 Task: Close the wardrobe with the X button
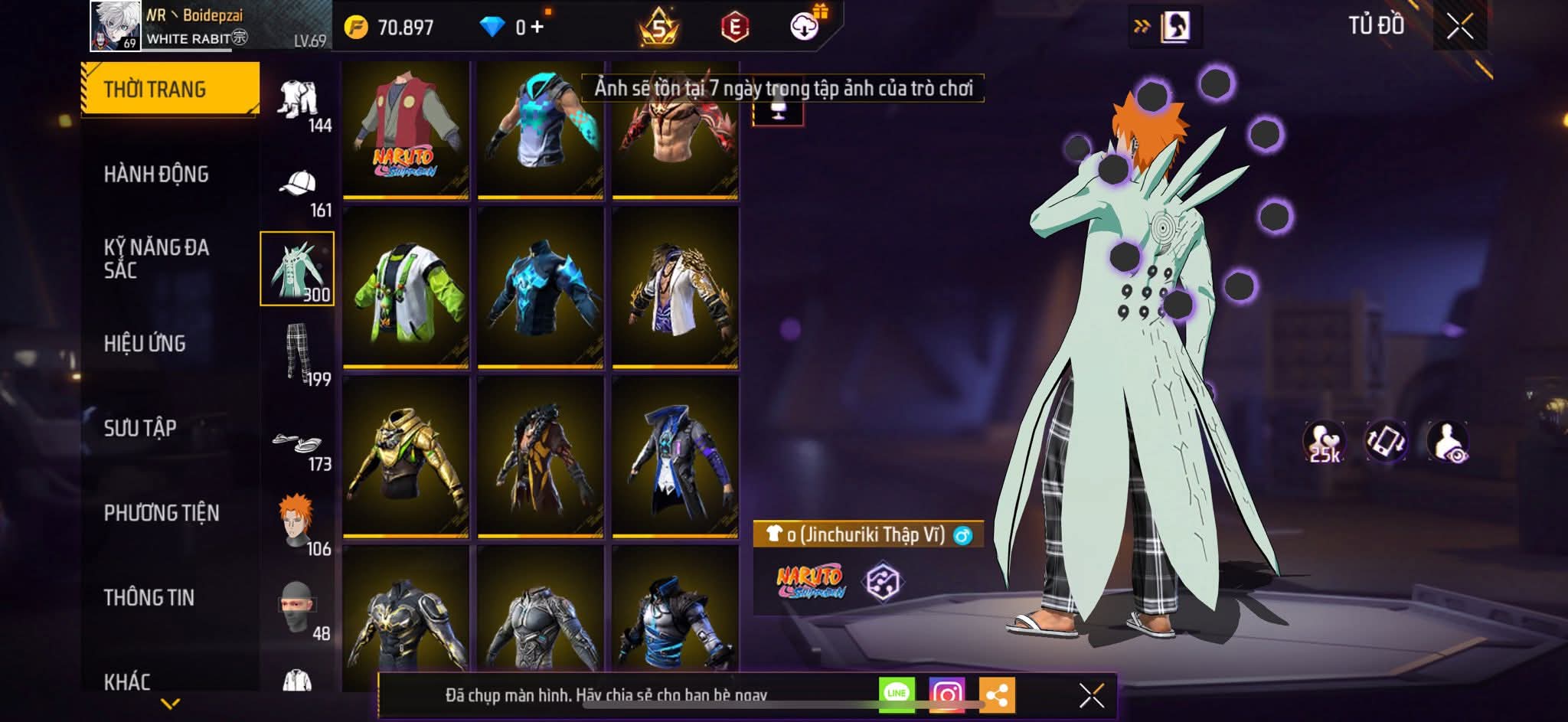pos(1459,28)
